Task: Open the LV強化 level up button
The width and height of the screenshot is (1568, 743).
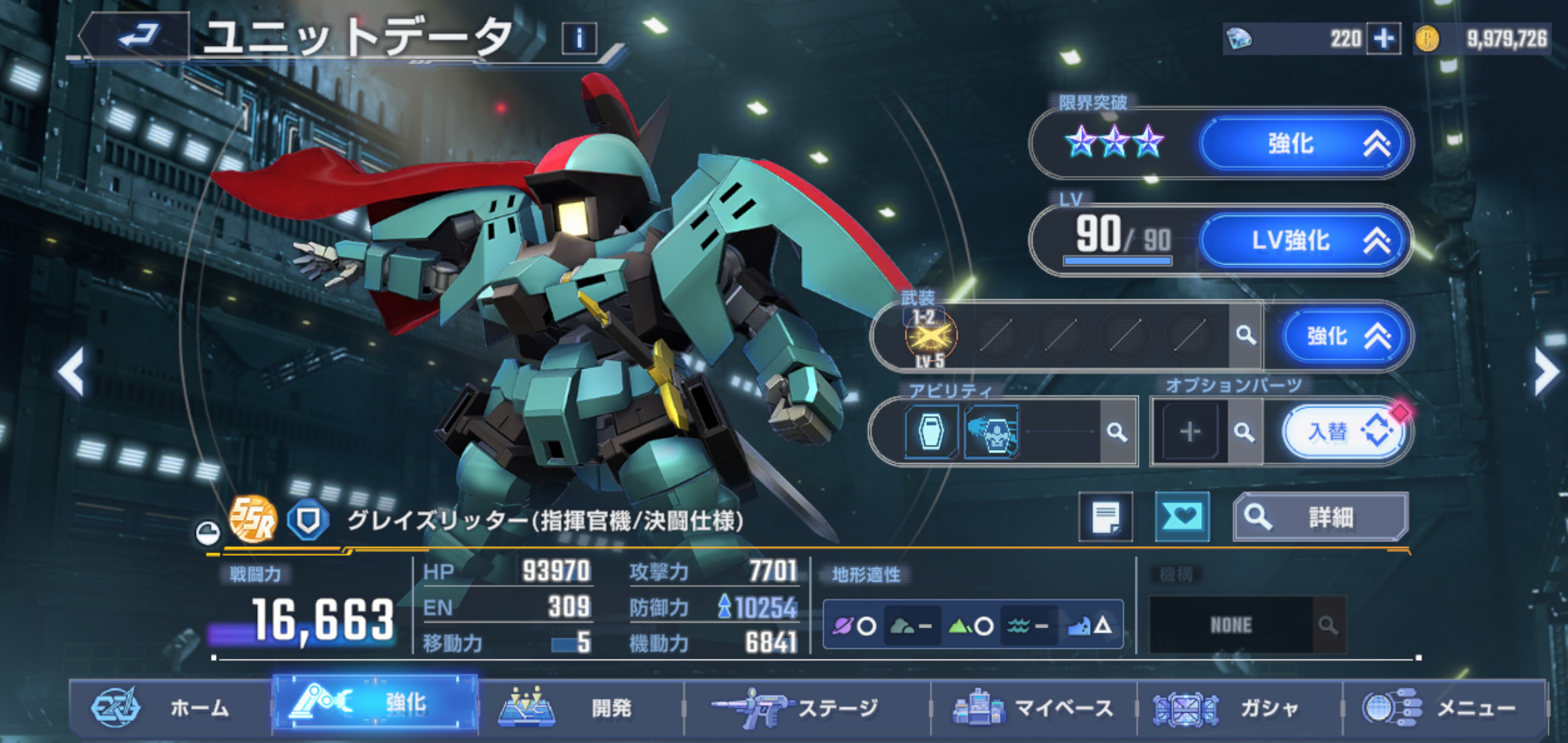Action: coord(1303,241)
